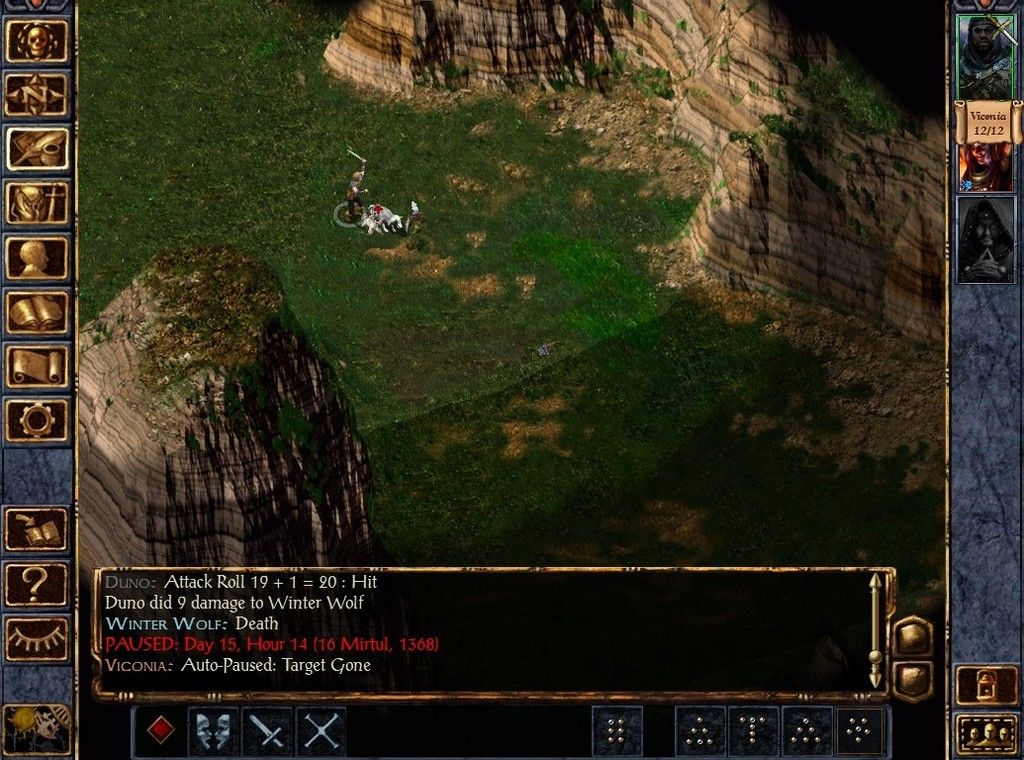Click the skull button in the left sidebar
The image size is (1024, 760).
pyautogui.click(x=37, y=41)
